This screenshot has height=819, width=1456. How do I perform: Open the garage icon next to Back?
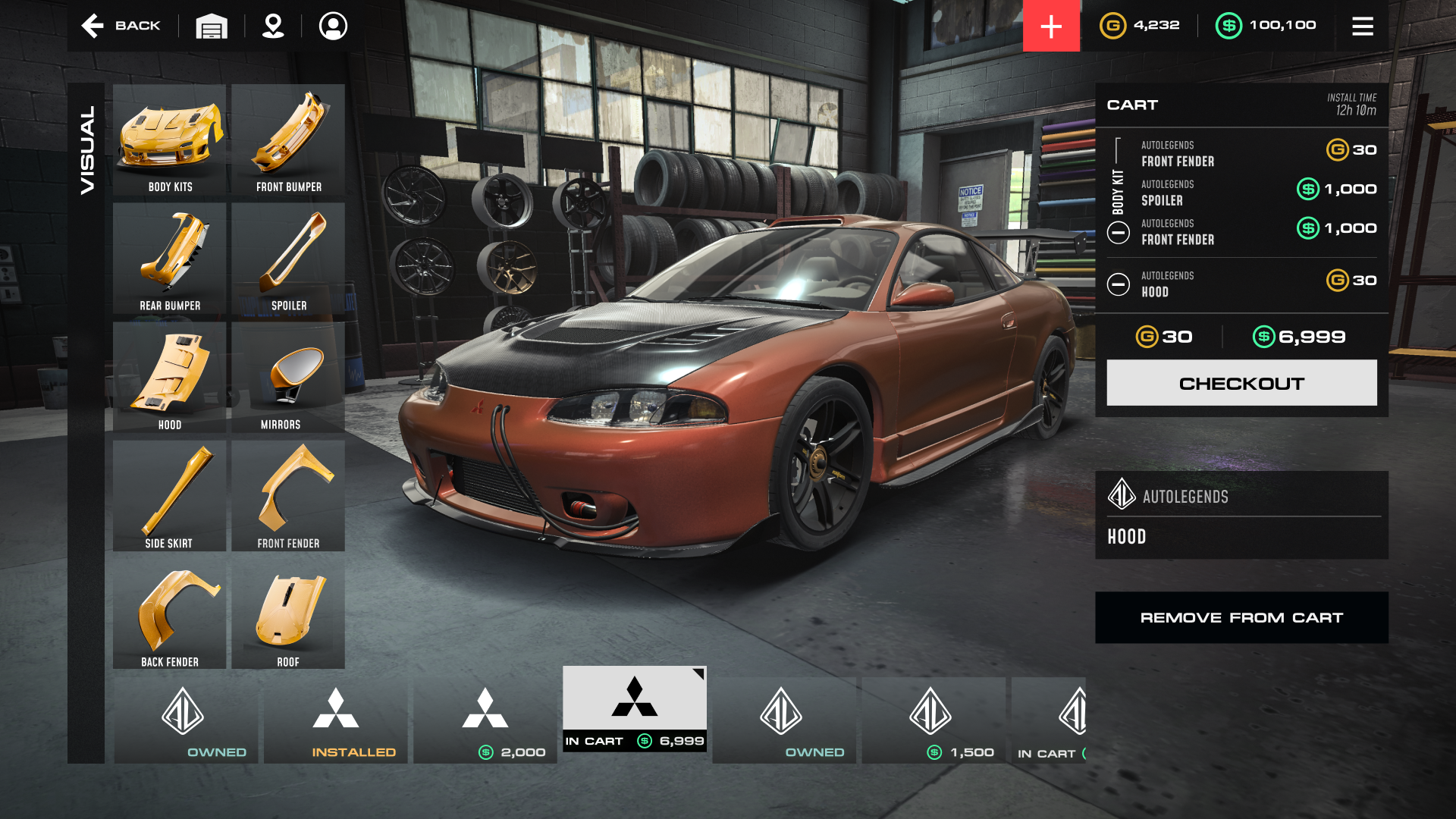(212, 25)
